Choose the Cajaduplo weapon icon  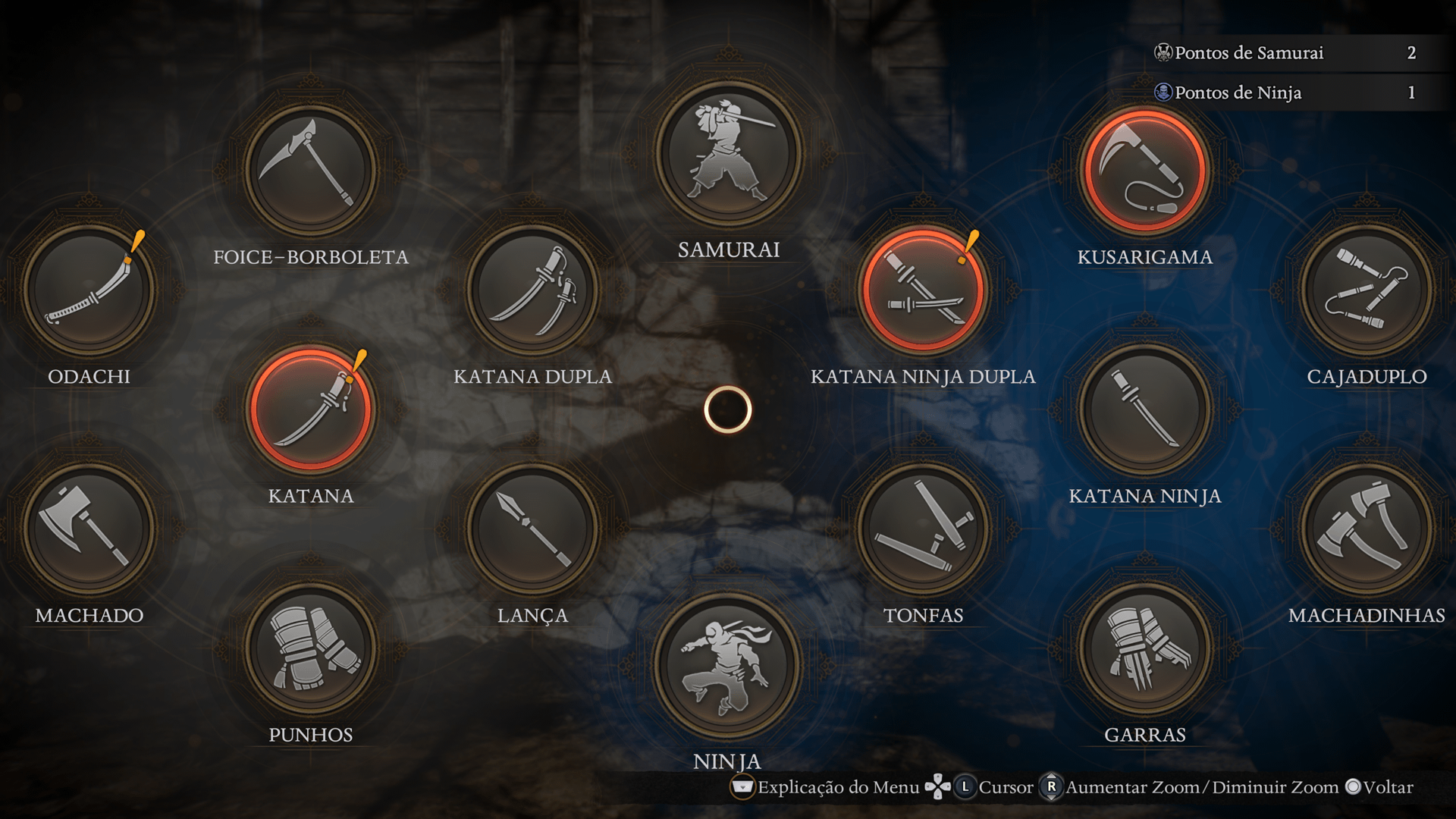point(1367,290)
